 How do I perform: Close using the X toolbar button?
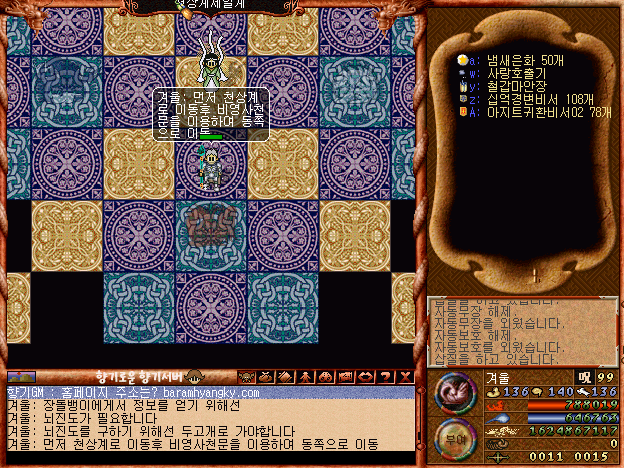pos(405,377)
